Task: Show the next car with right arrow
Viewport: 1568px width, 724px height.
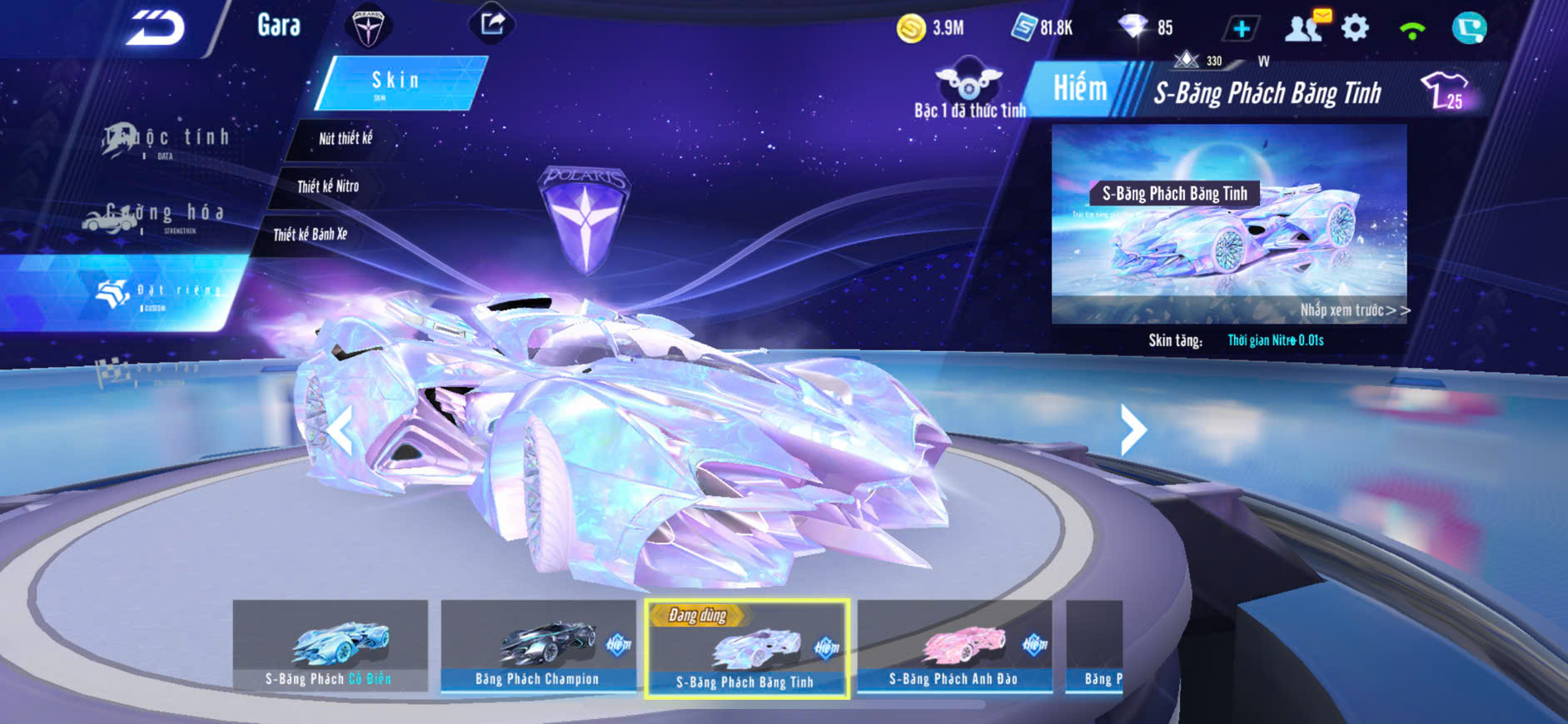Action: (1132, 430)
